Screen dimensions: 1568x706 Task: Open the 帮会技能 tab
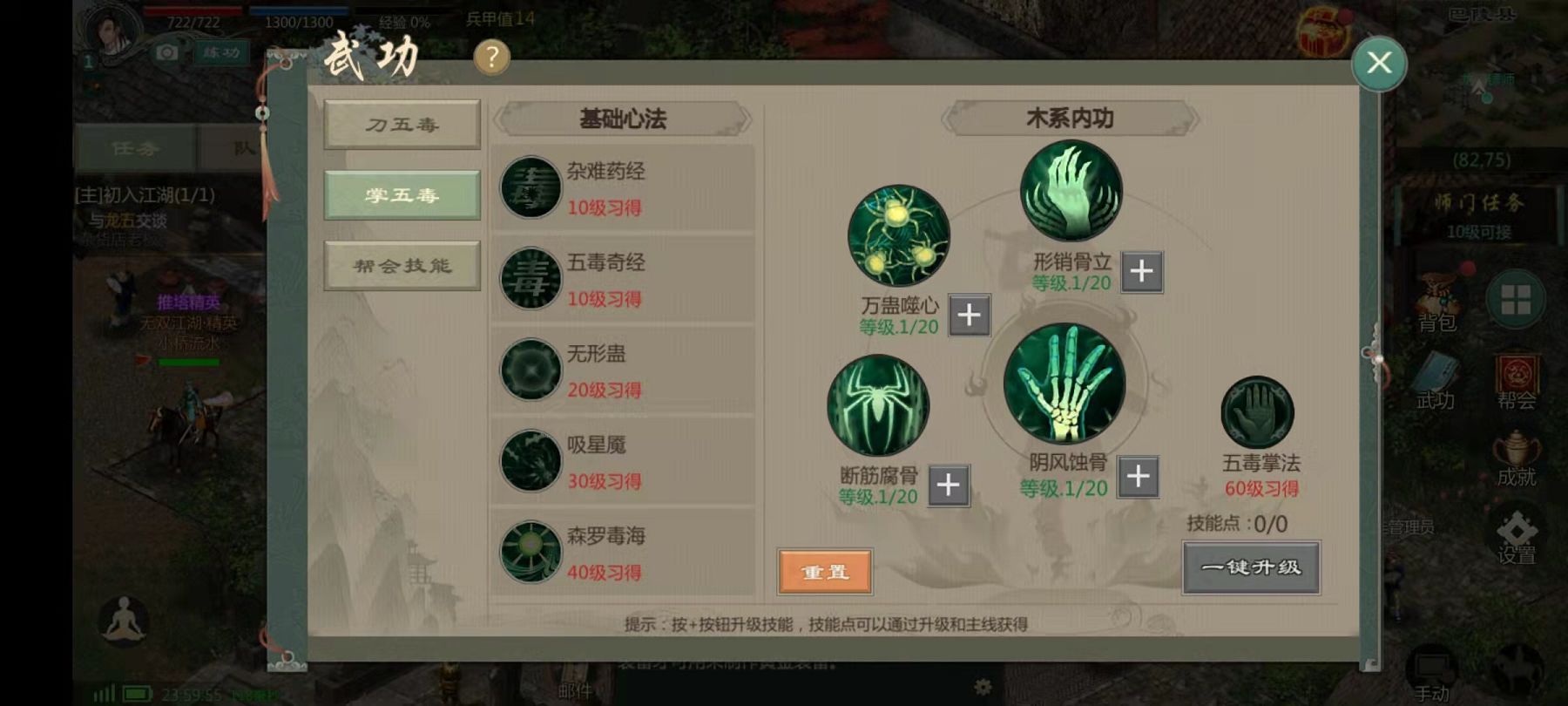[x=402, y=265]
